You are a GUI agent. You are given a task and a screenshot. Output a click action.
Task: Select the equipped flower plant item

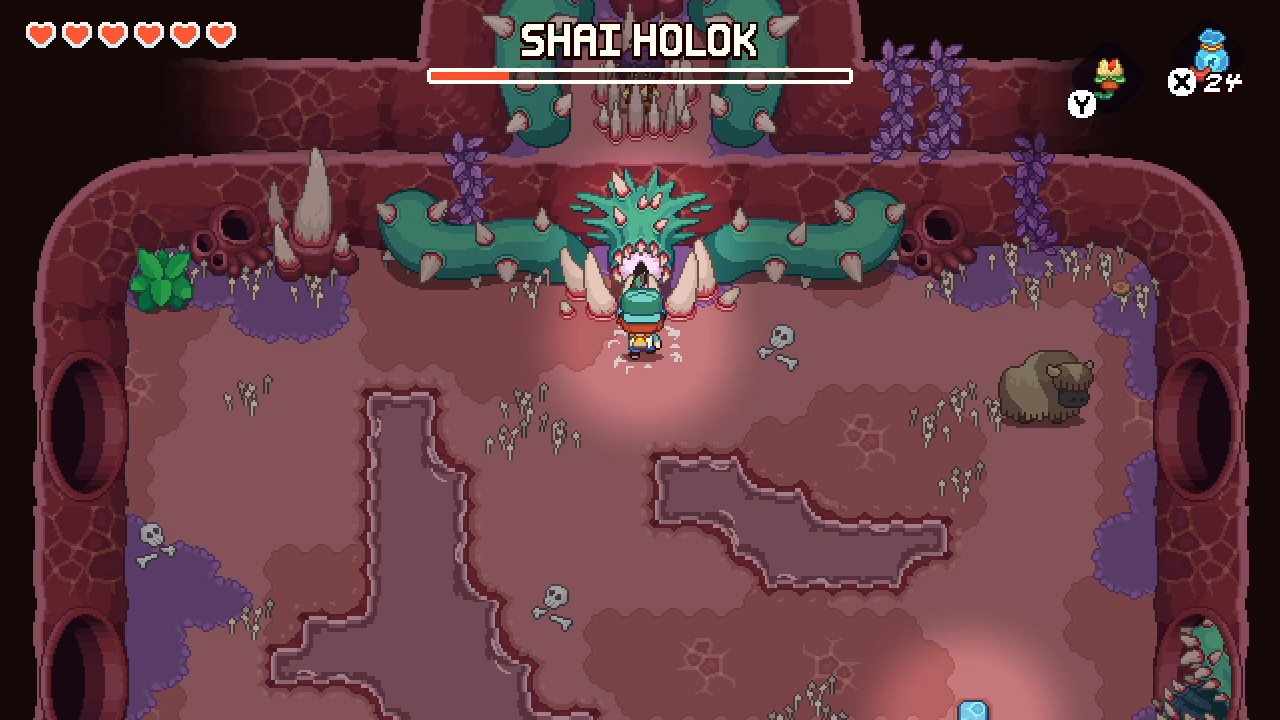[x=1107, y=76]
